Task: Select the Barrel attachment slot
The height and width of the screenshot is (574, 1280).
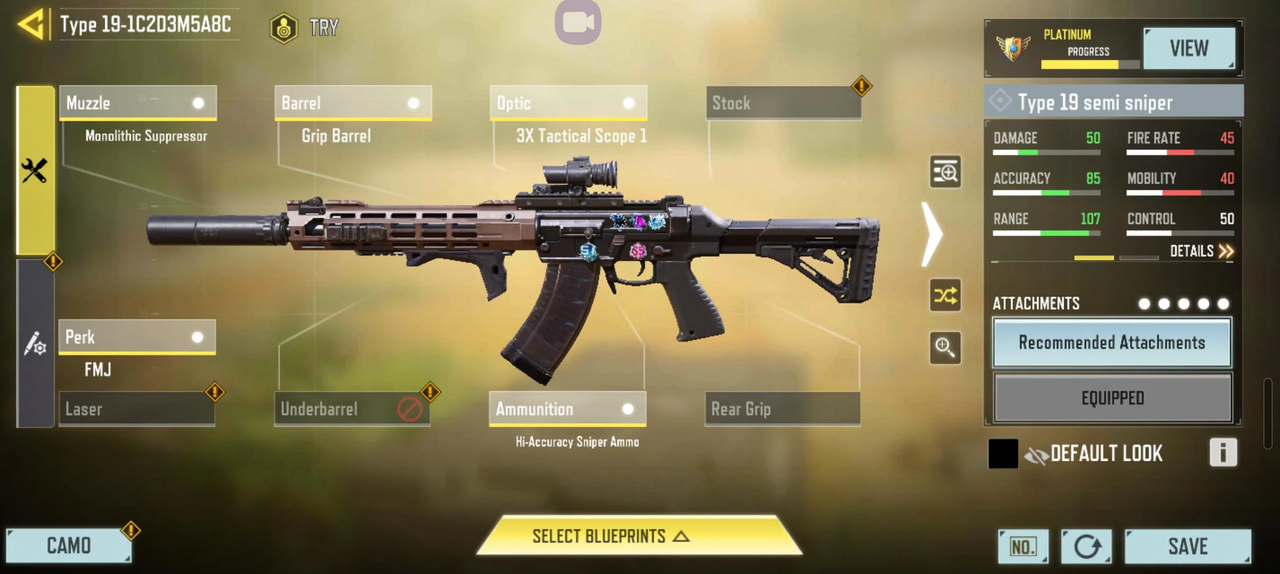Action: [x=352, y=103]
